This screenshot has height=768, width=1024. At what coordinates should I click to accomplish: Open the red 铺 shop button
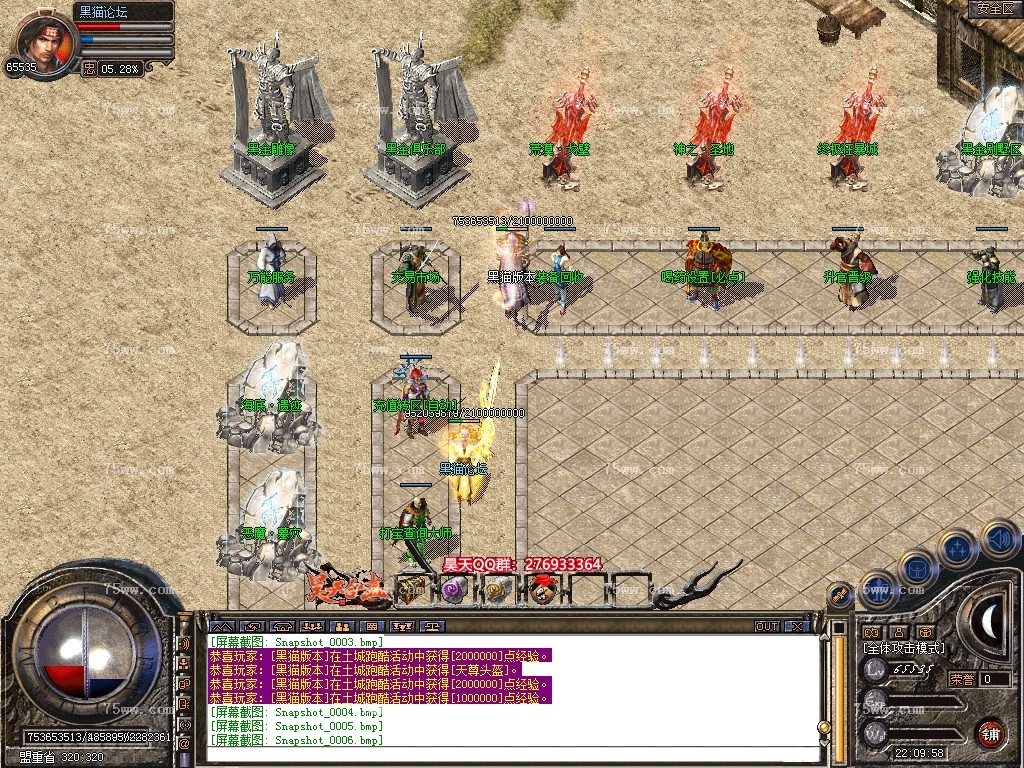pyautogui.click(x=990, y=733)
